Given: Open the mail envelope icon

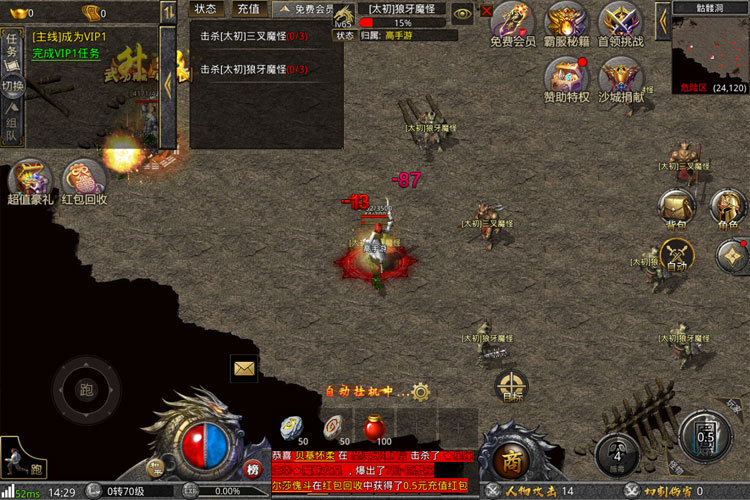Looking at the screenshot, I should 245,368.
